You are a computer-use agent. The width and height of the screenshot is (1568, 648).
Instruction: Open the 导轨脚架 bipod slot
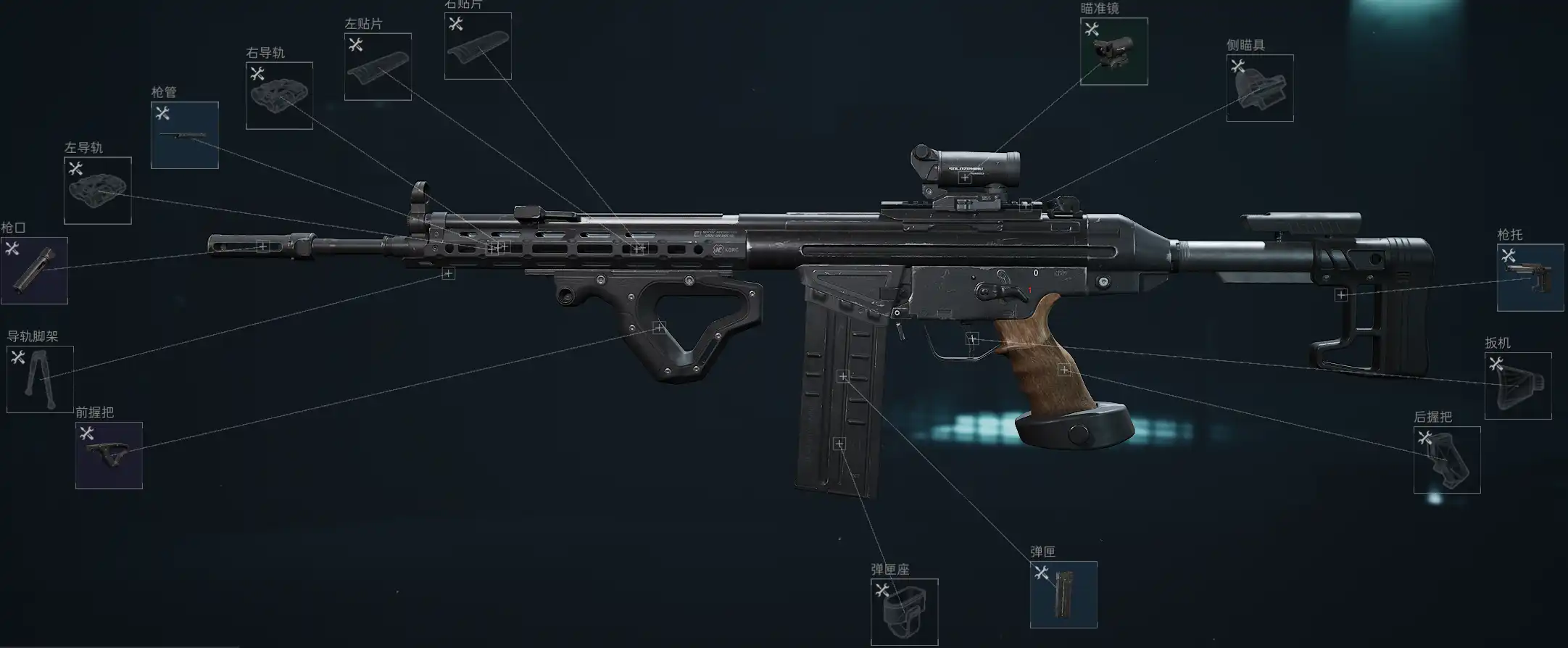(40, 379)
